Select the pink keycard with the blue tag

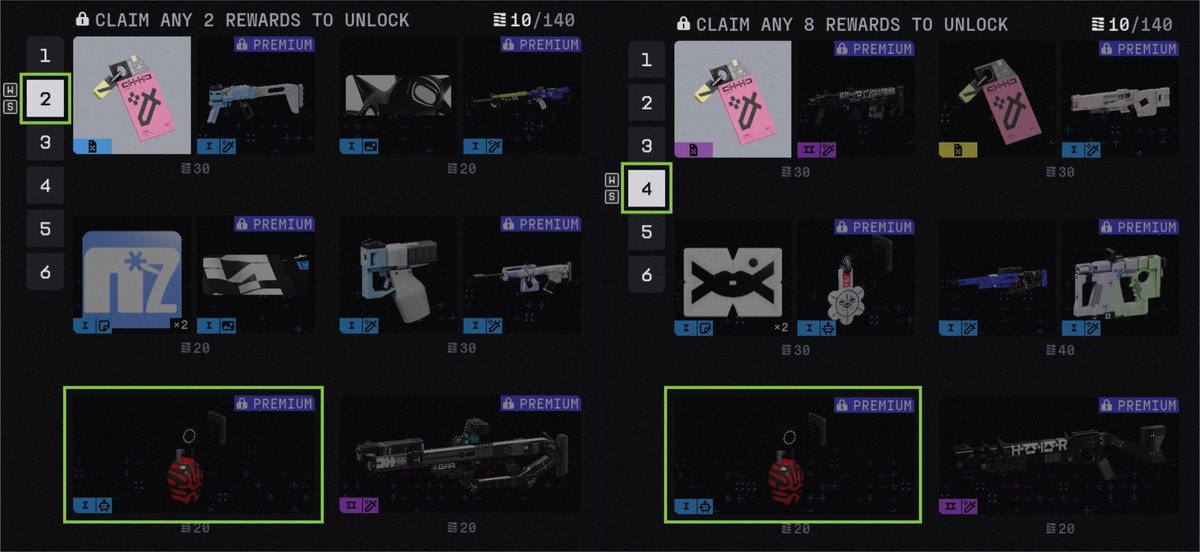(132, 97)
